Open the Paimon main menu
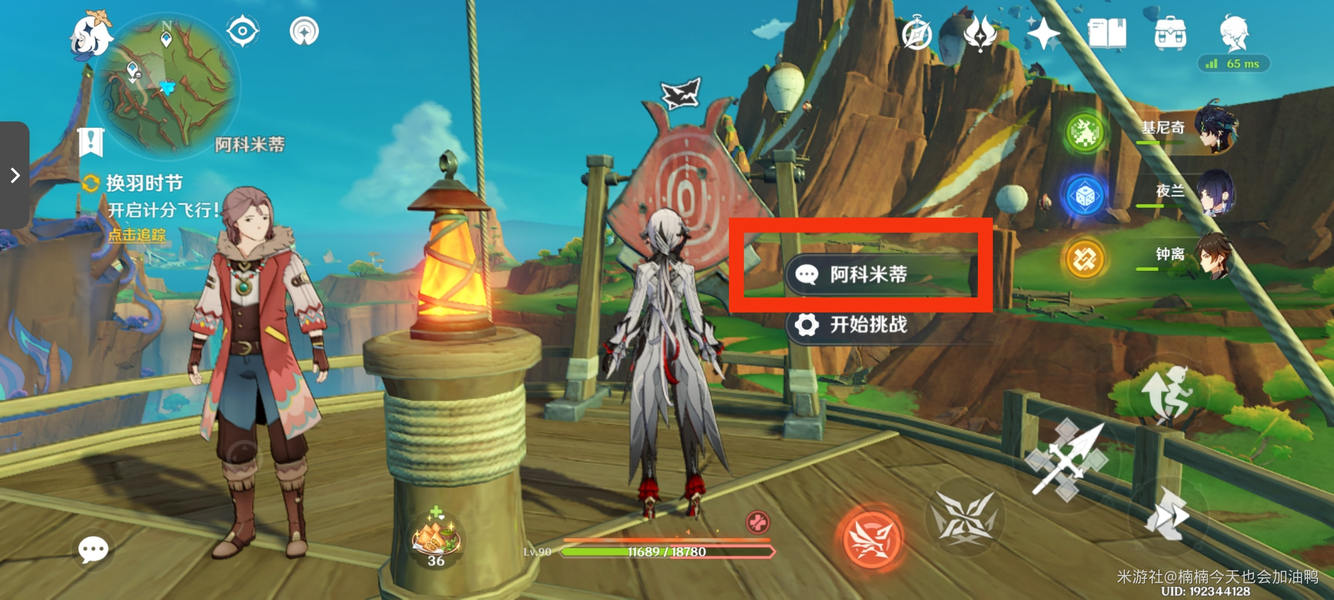The height and width of the screenshot is (600, 1334). (x=92, y=37)
